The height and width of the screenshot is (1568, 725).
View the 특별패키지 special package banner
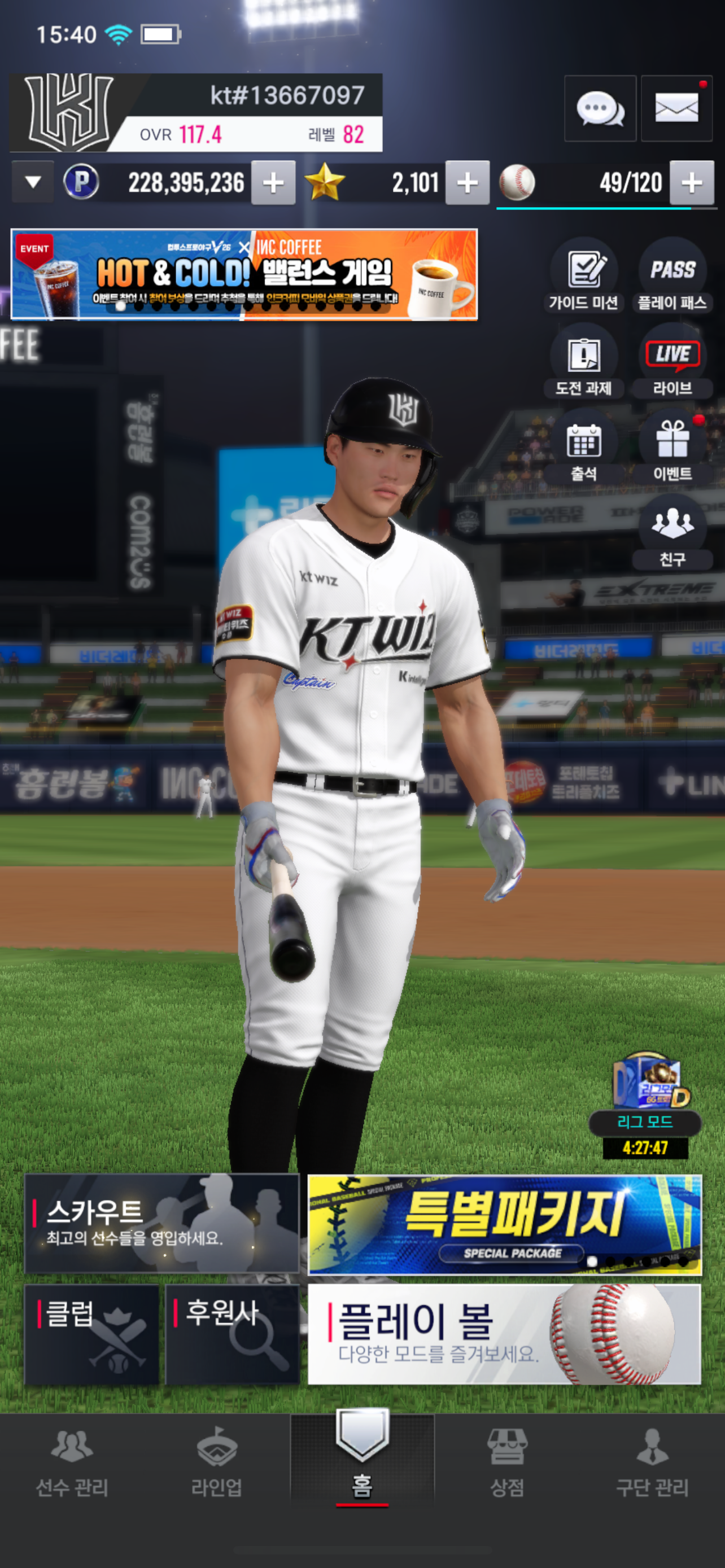505,1225
